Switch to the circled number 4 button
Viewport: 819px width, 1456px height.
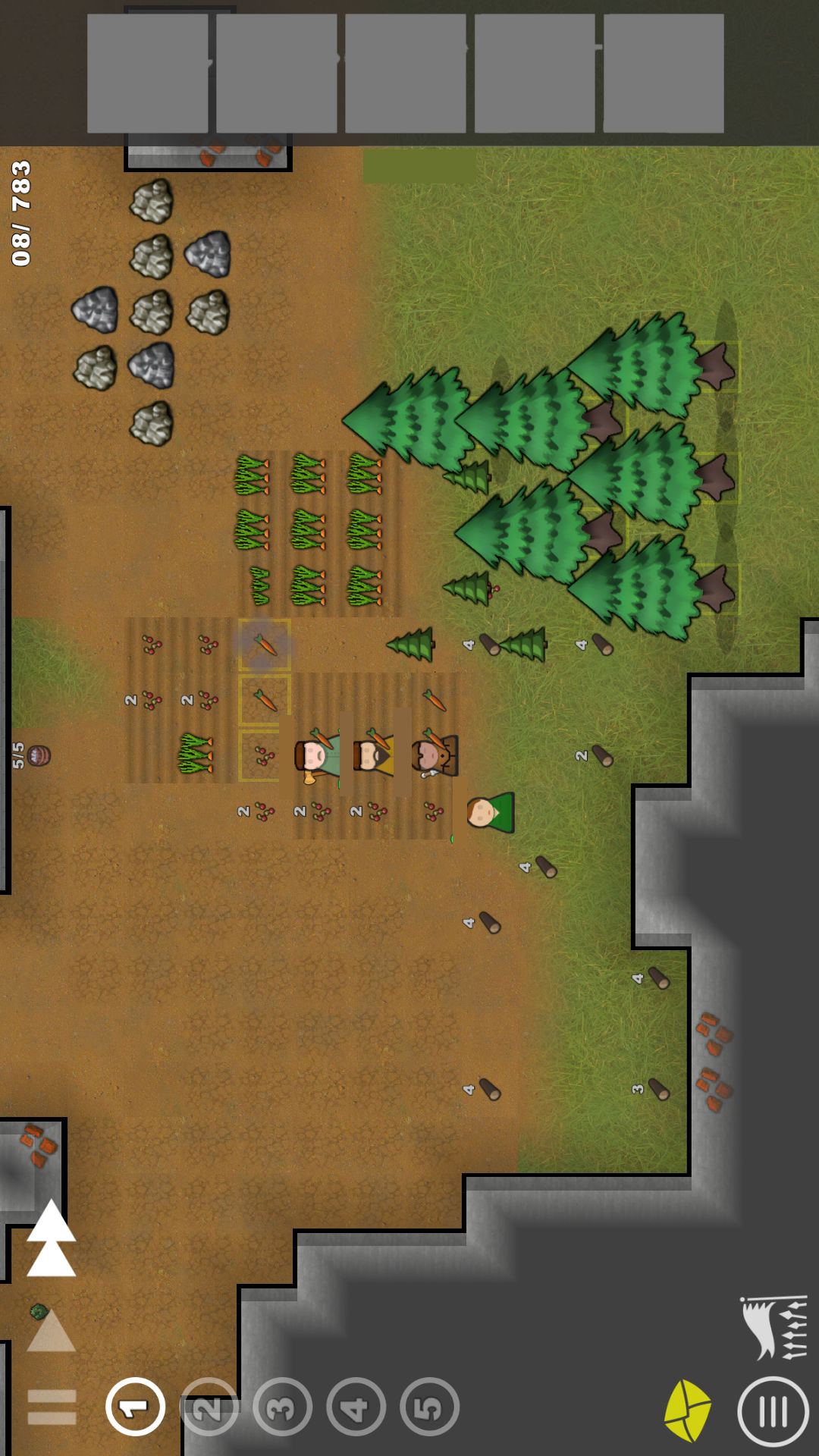(356, 1407)
